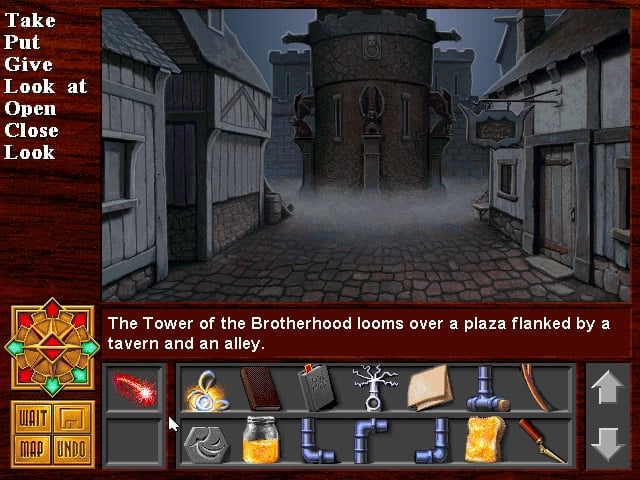Pick the jar of honey
Viewport: 640px width, 480px height.
point(260,441)
